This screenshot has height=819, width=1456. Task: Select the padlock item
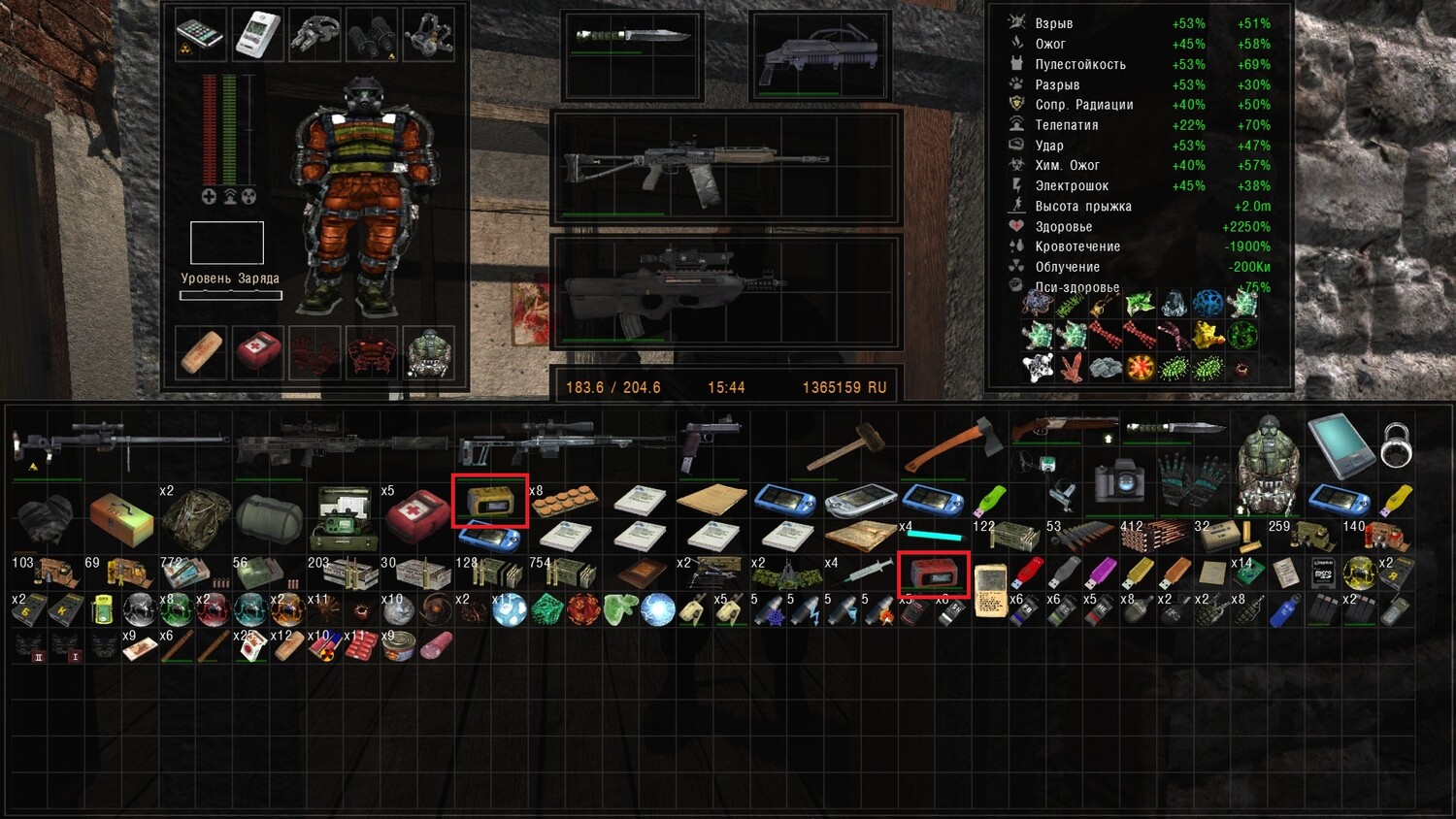tap(1395, 442)
